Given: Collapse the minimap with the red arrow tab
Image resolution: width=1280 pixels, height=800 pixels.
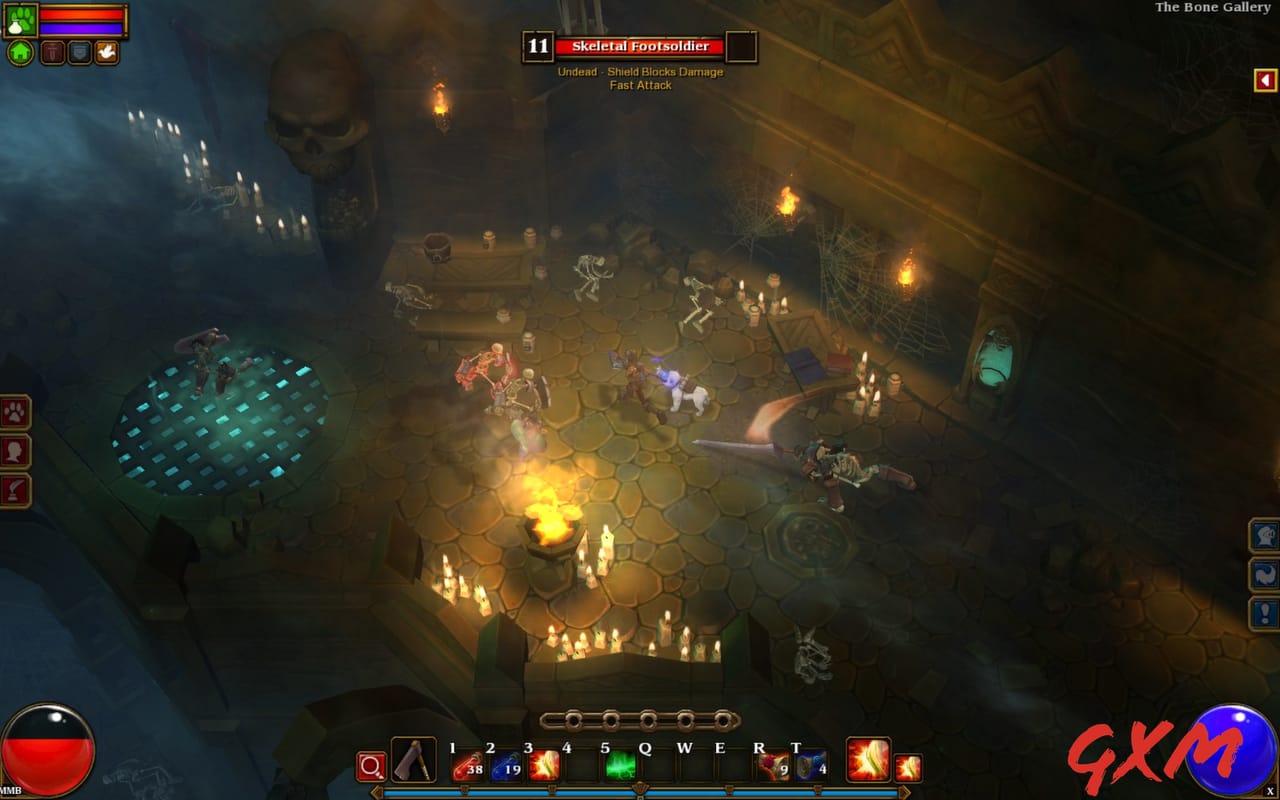Looking at the screenshot, I should [x=1266, y=79].
